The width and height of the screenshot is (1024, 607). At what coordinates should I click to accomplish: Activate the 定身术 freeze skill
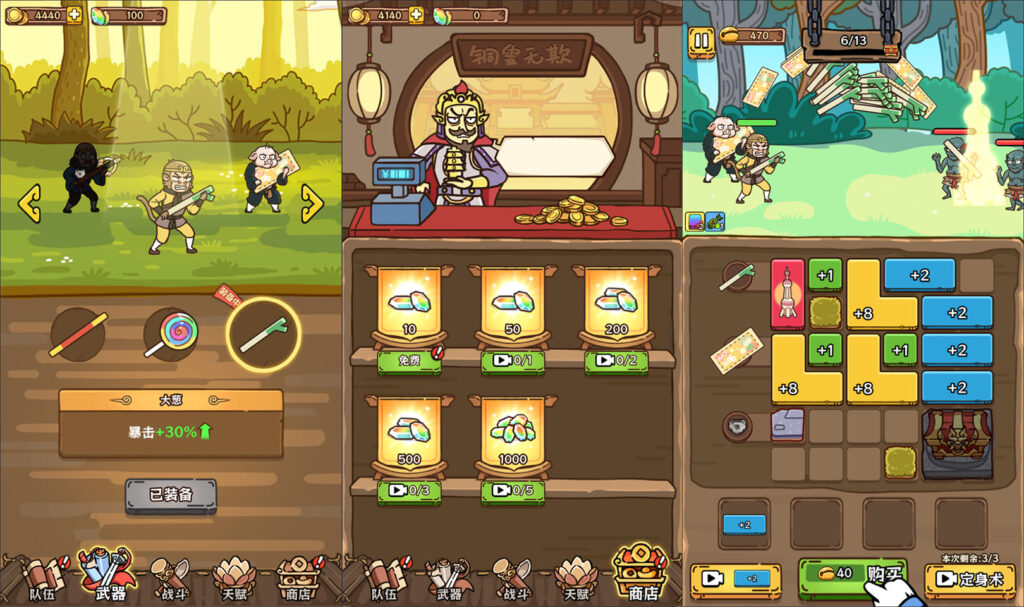tap(969, 579)
